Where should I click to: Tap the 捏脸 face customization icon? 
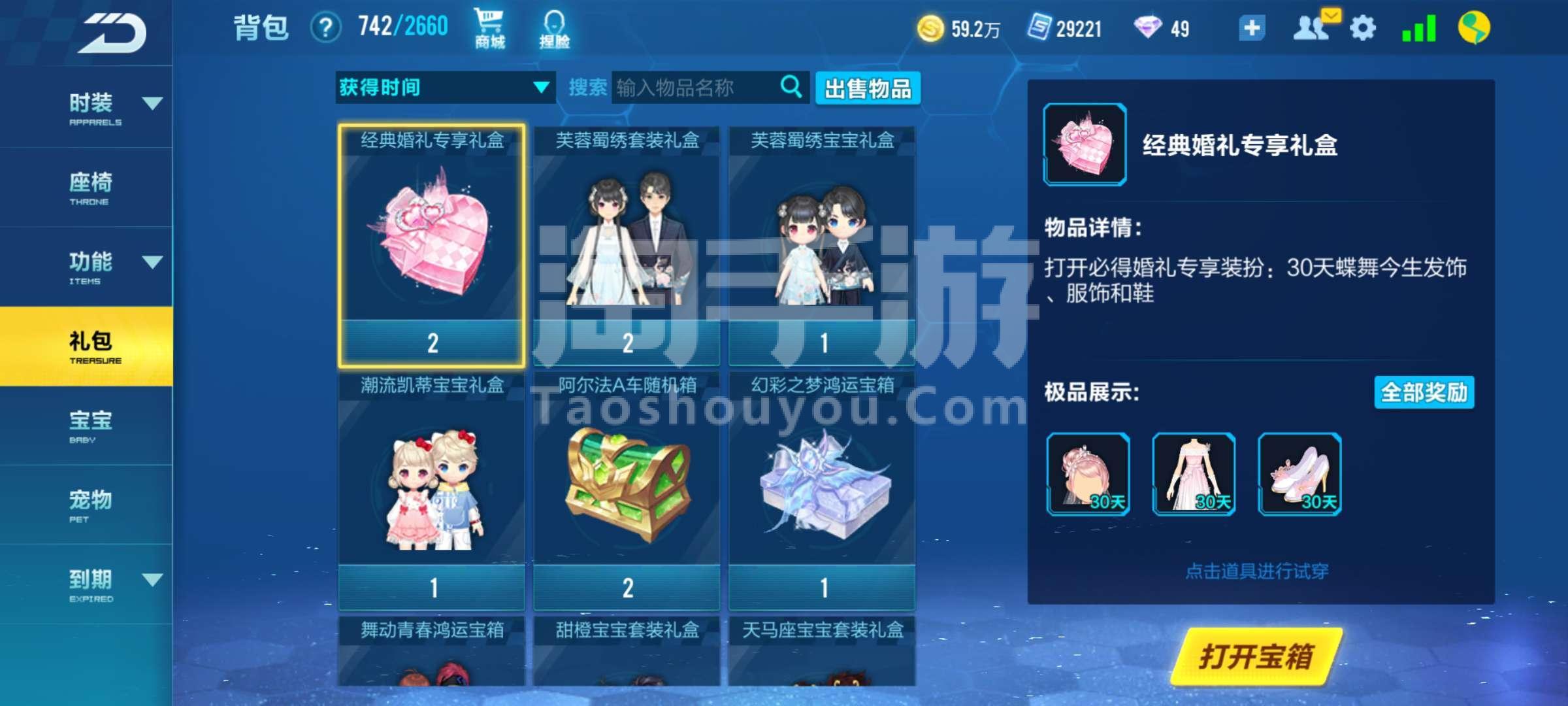552,27
